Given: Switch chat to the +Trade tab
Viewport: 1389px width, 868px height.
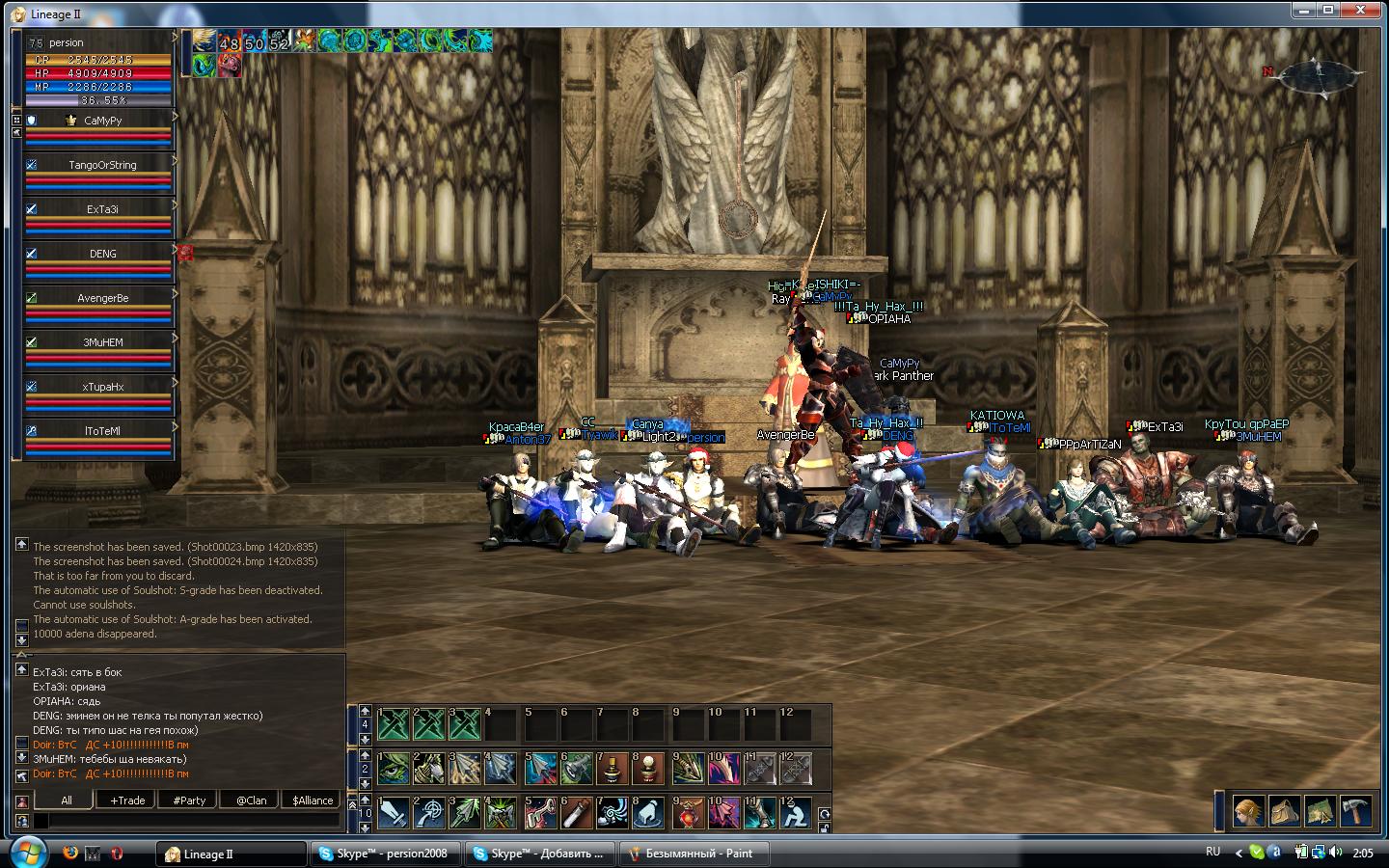Looking at the screenshot, I should coord(127,800).
